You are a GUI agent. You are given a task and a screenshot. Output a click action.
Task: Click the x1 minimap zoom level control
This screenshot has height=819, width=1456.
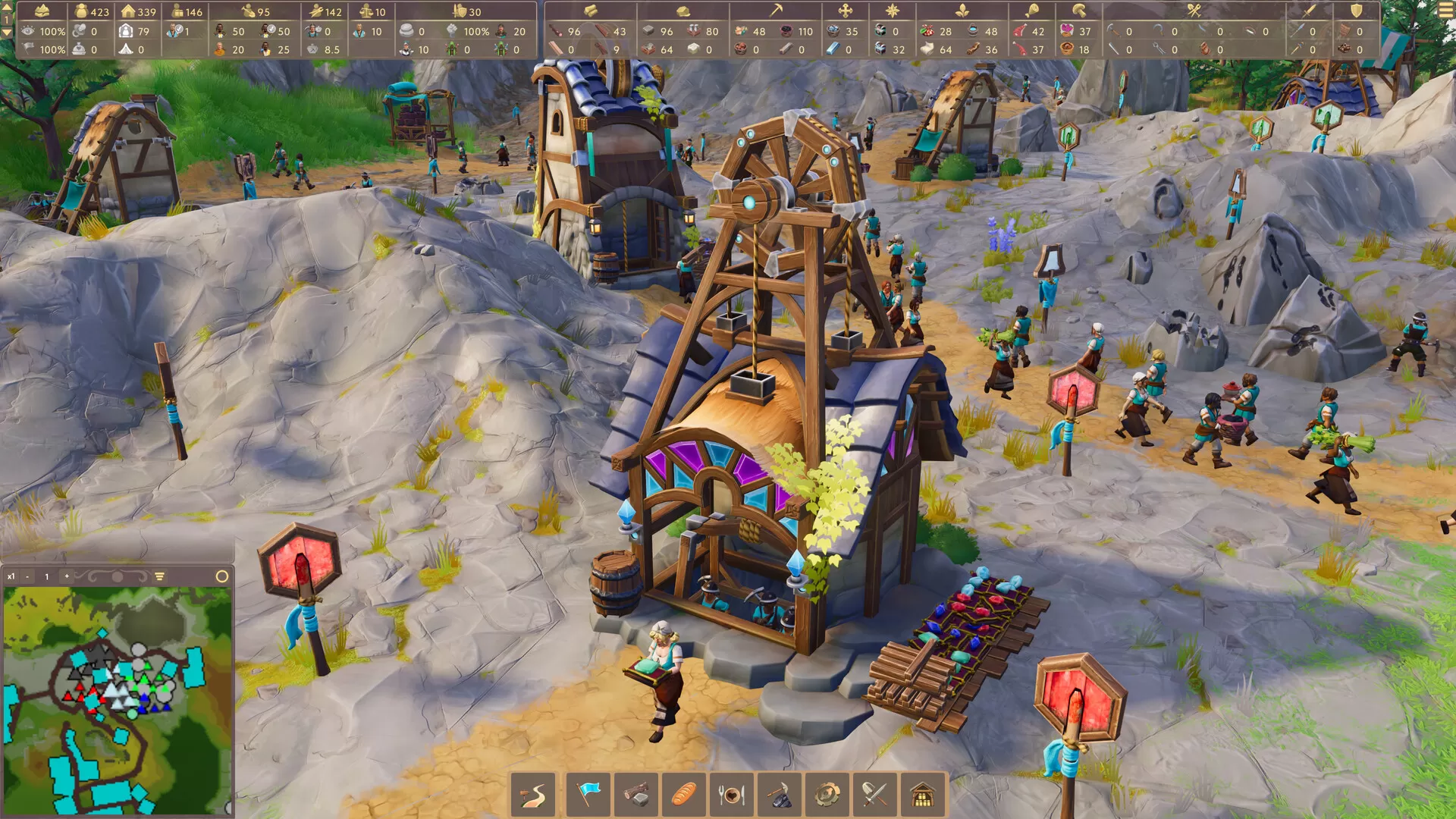point(11,576)
